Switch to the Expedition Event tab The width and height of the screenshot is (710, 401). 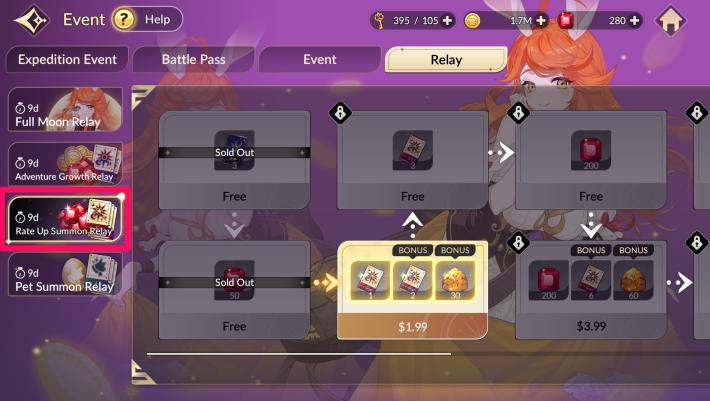66,60
